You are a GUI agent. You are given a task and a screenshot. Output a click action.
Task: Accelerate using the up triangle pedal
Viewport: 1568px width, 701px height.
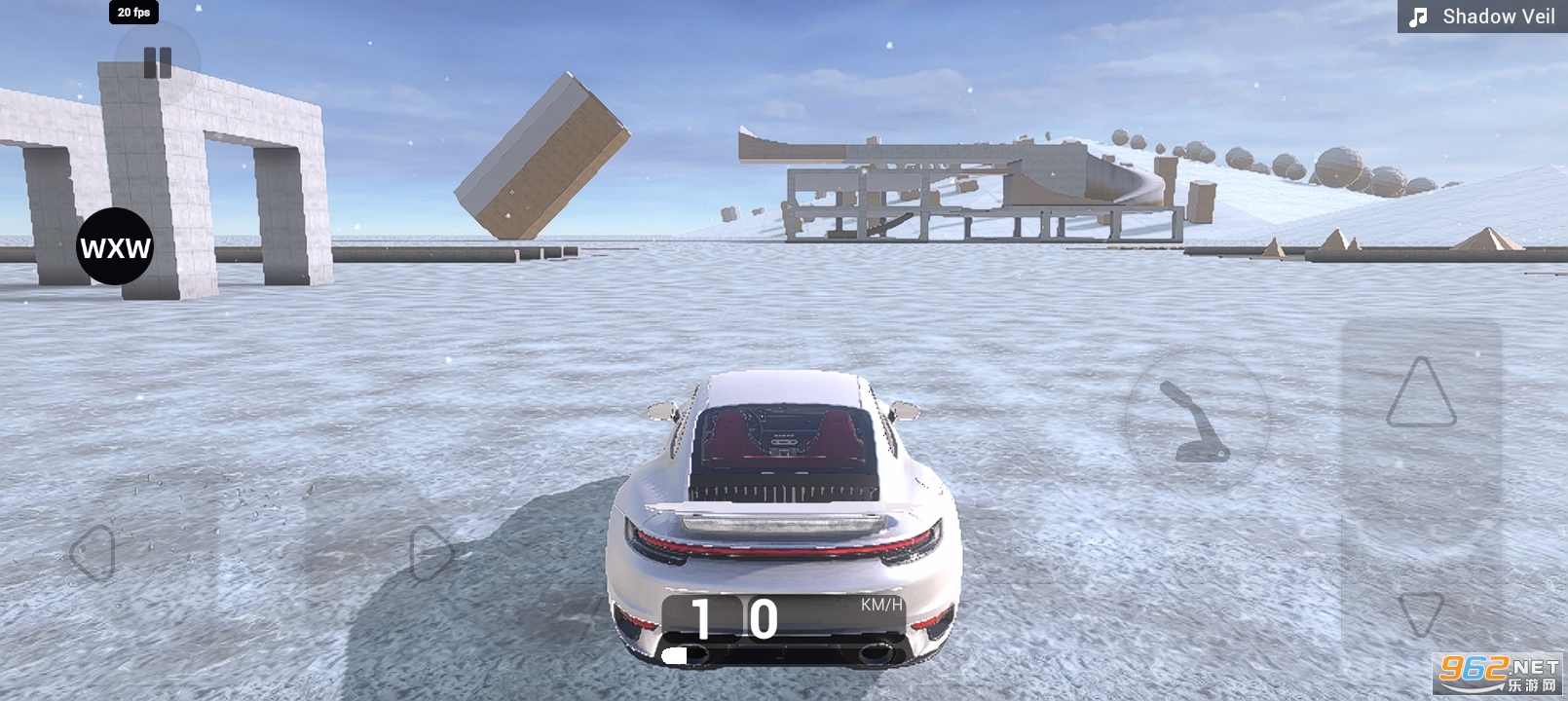click(x=1421, y=393)
